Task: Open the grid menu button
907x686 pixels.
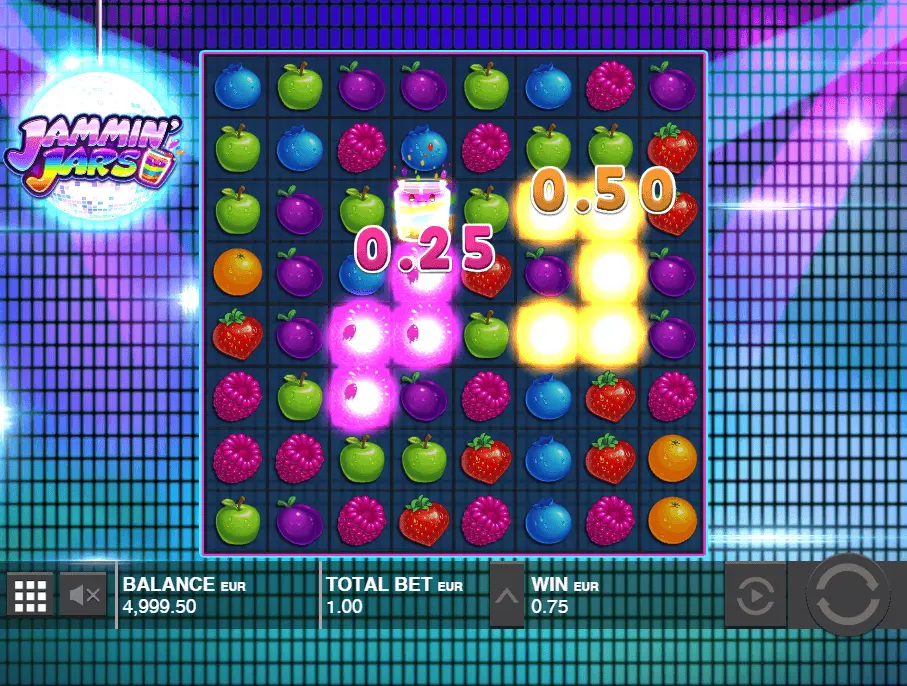Action: tap(30, 597)
